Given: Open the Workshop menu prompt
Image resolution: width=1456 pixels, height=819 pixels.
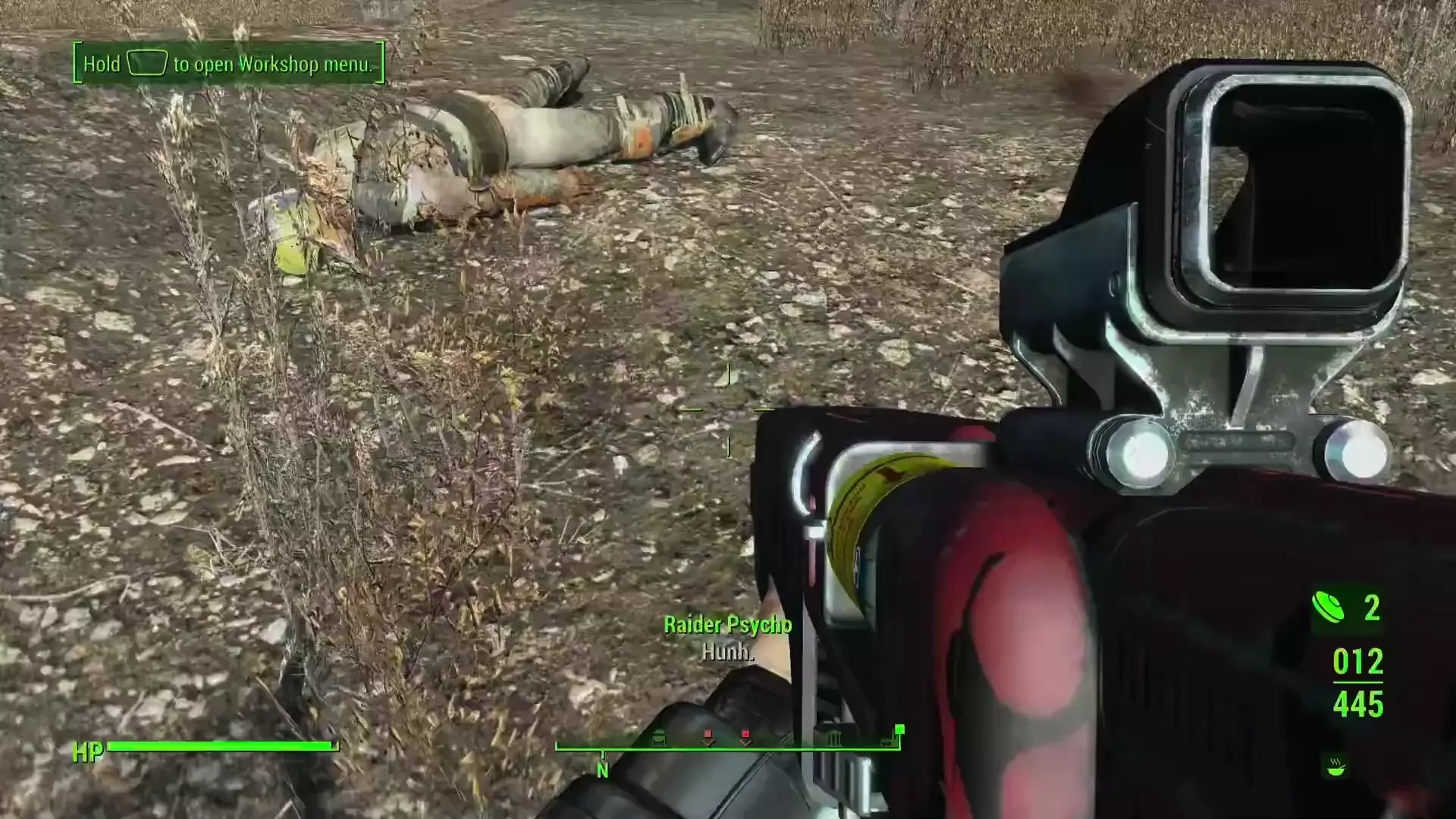Looking at the screenshot, I should (227, 64).
